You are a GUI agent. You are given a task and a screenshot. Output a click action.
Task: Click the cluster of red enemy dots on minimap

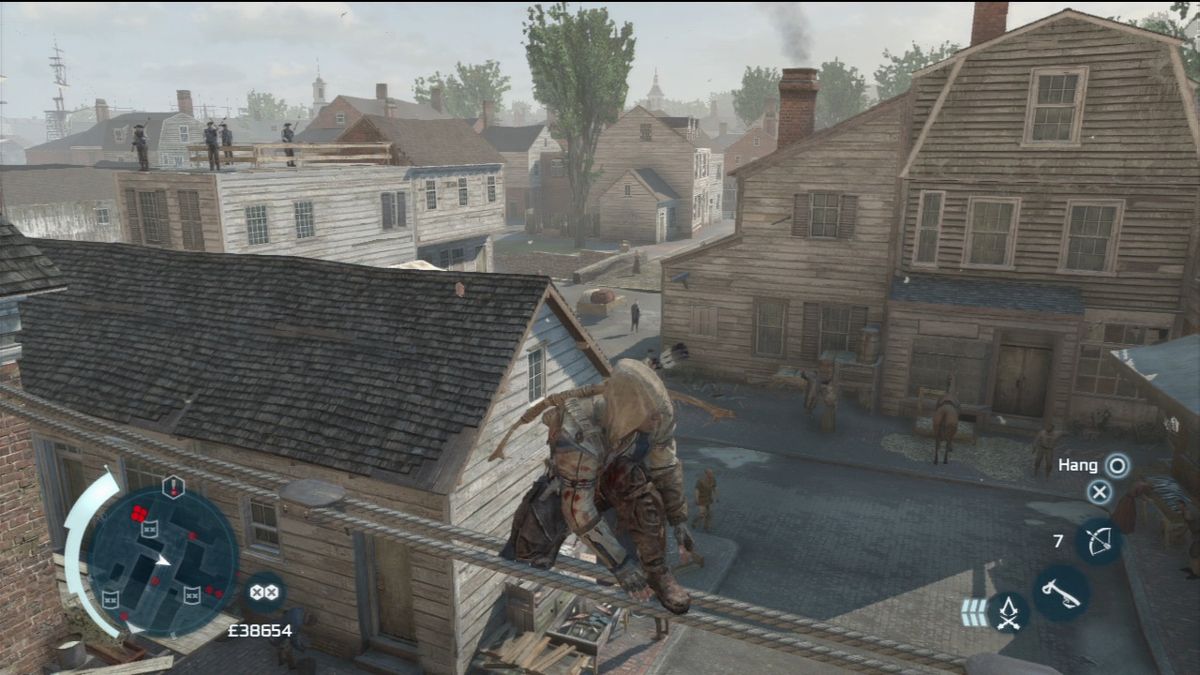pos(139,515)
